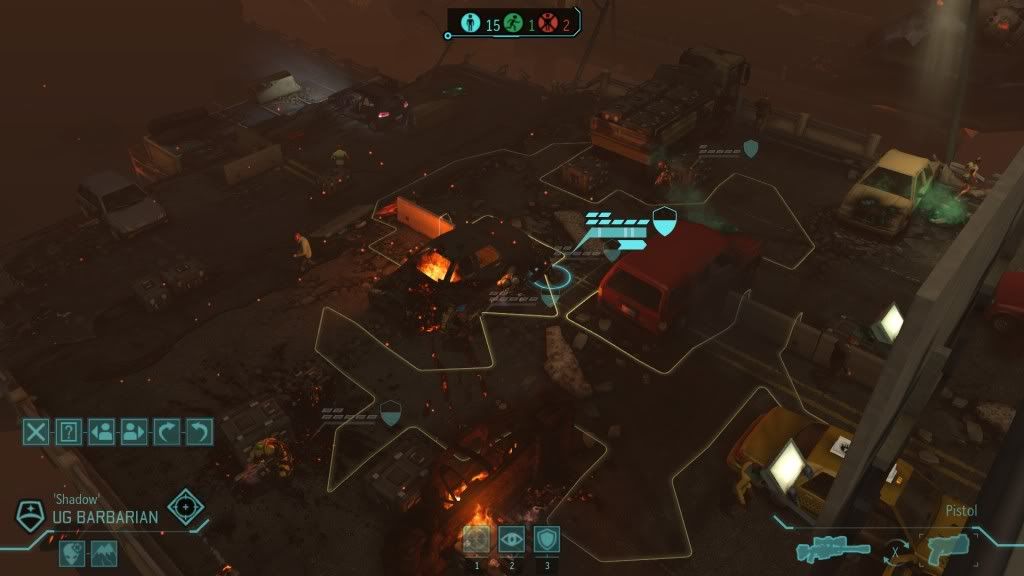Select the selected soldier's cyan ring marker
This screenshot has height=576, width=1024.
[x=550, y=277]
